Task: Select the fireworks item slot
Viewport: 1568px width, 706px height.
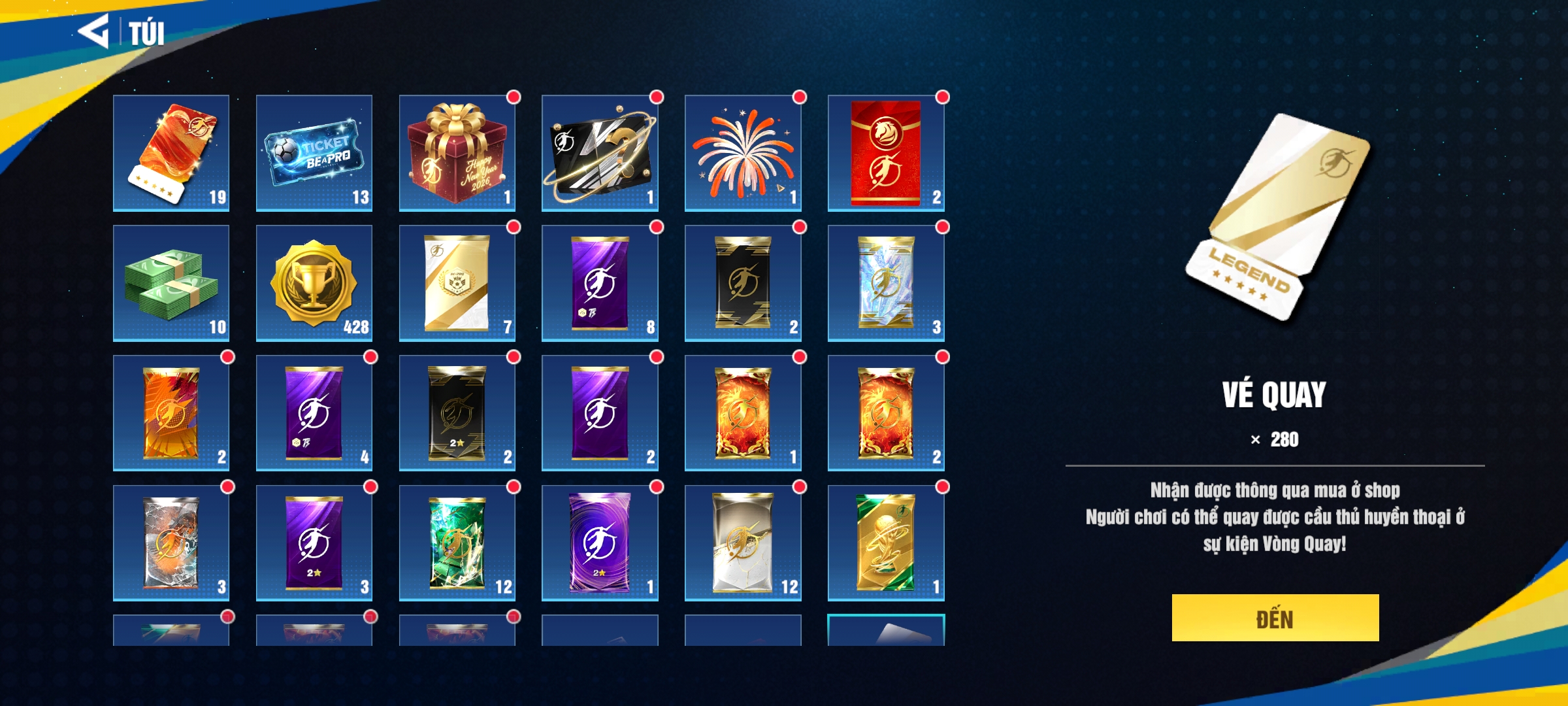Action: (743, 153)
